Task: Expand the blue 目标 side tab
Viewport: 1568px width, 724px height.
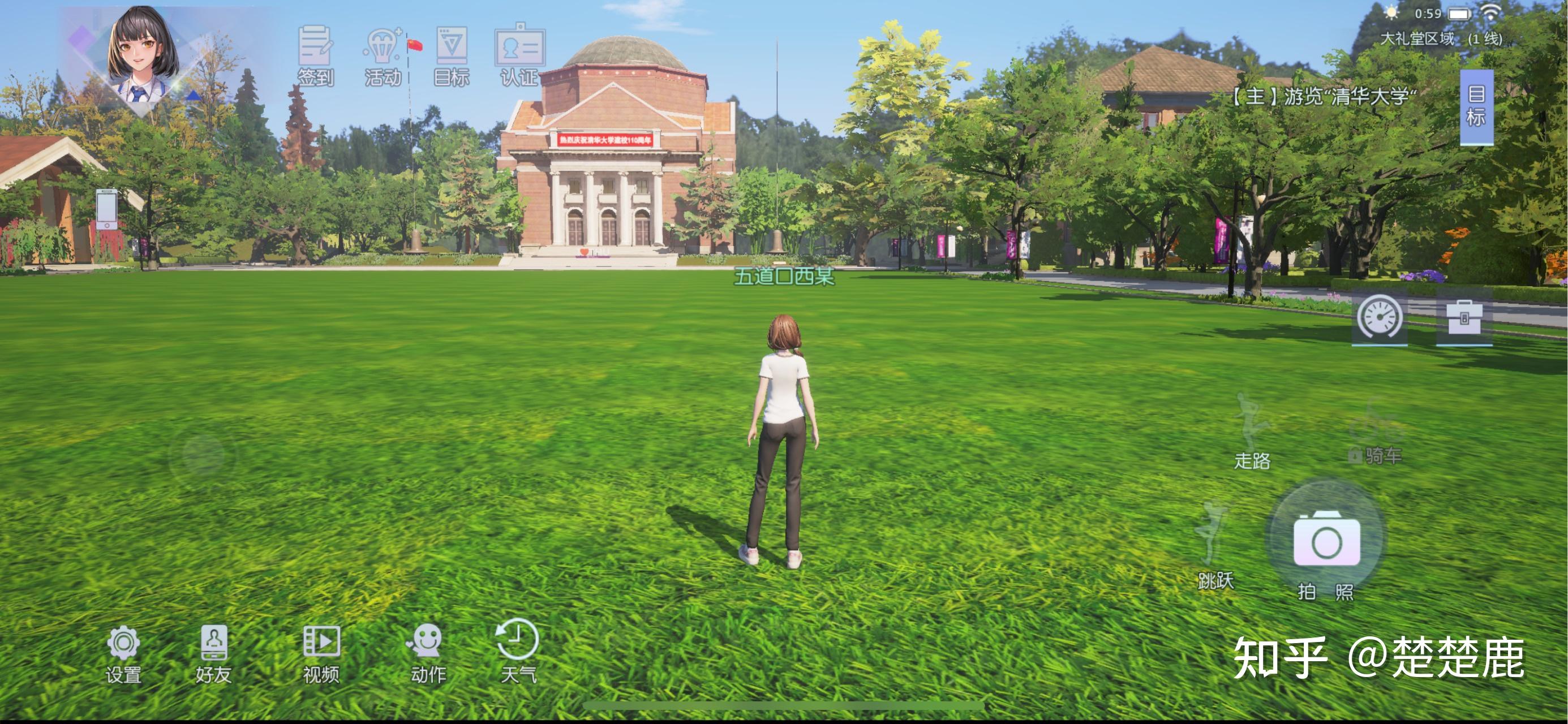Action: [1476, 106]
